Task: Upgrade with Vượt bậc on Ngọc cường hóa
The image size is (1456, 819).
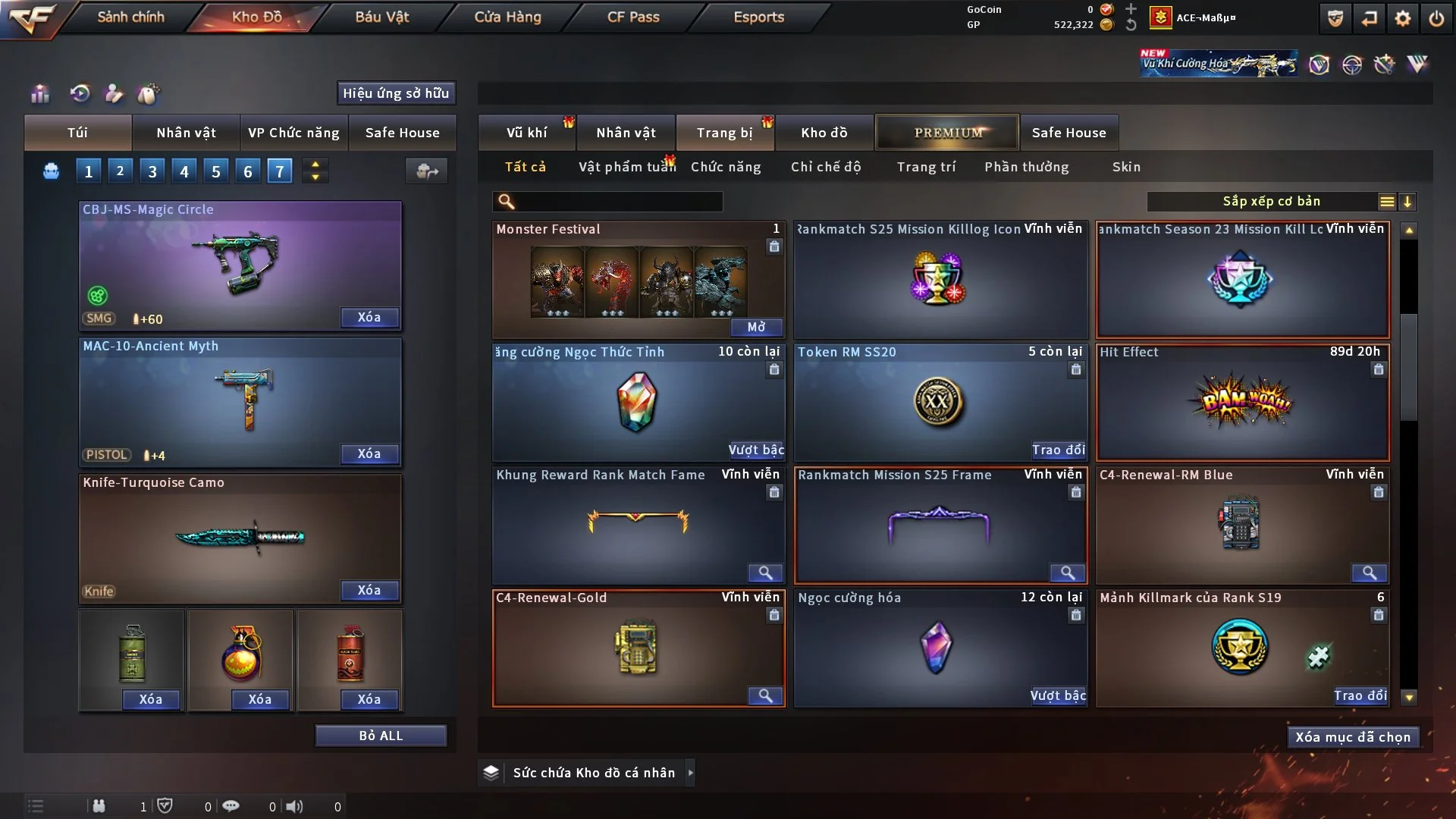Action: 1058,695
